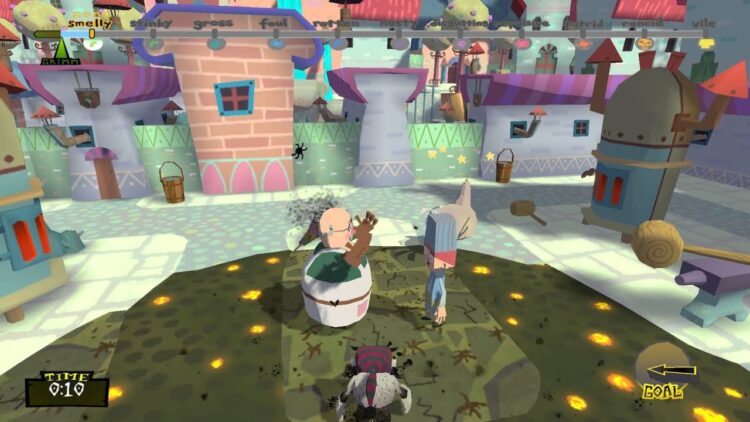The width and height of the screenshot is (750, 422).
Task: Click the green stink indicator icon
Action: tap(64, 47)
